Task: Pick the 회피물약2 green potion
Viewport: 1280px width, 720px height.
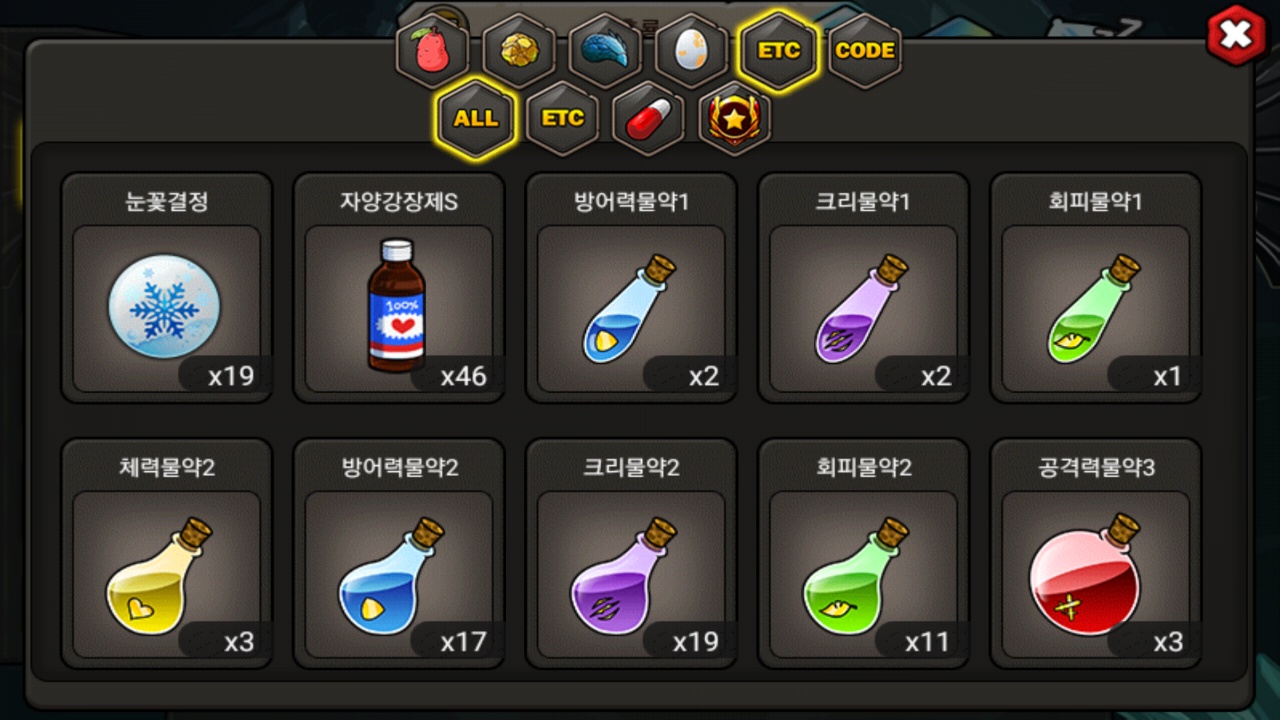Action: point(863,553)
